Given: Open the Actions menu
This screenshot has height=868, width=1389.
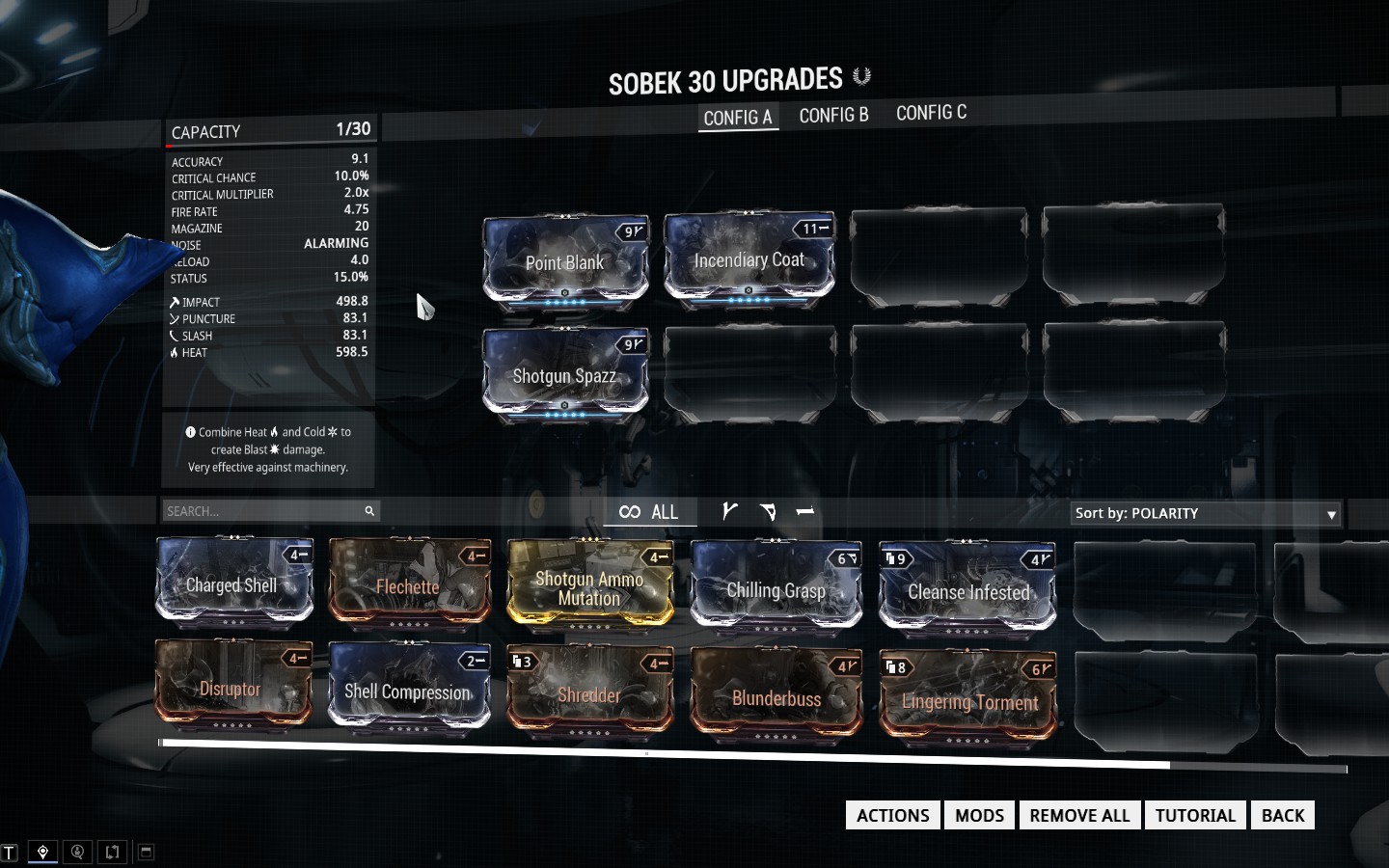Looking at the screenshot, I should [892, 815].
